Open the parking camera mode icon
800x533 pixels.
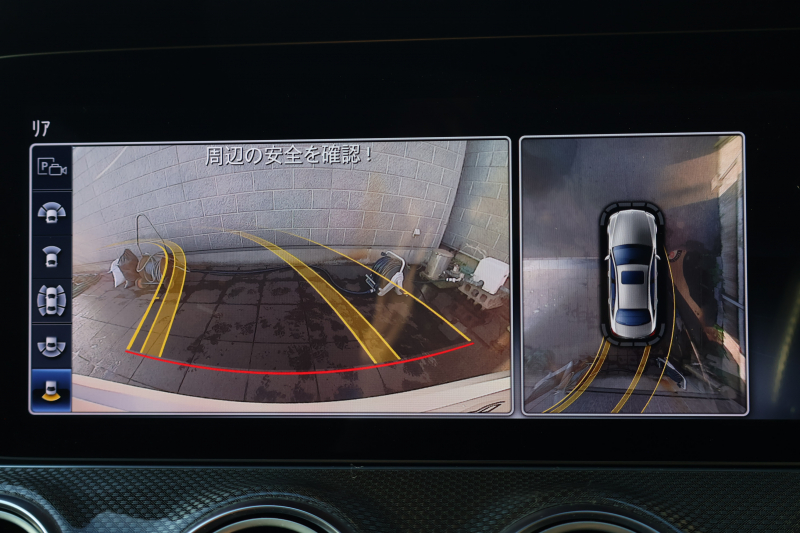point(51,168)
